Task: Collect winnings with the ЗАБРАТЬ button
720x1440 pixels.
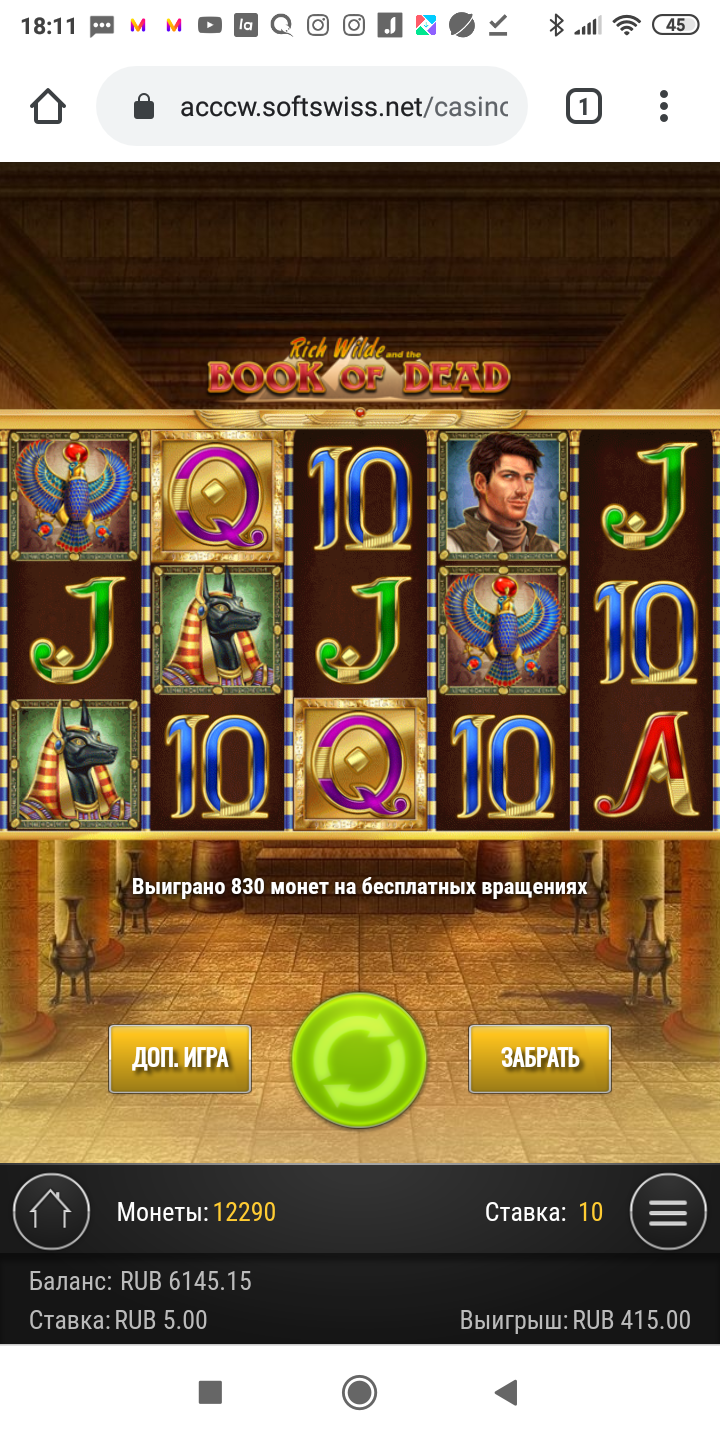Action: 540,1058
